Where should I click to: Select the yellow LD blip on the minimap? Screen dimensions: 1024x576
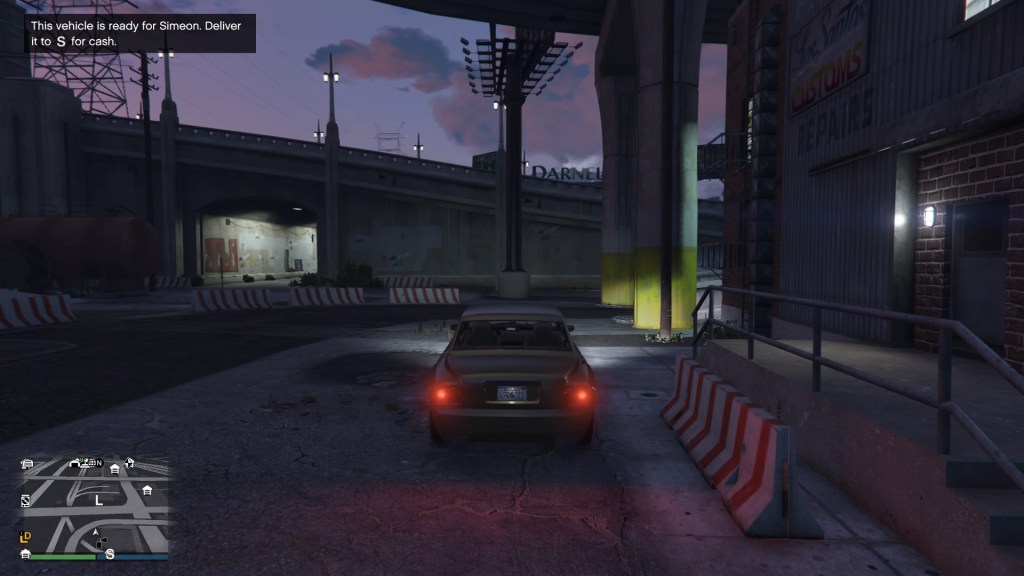click(26, 537)
